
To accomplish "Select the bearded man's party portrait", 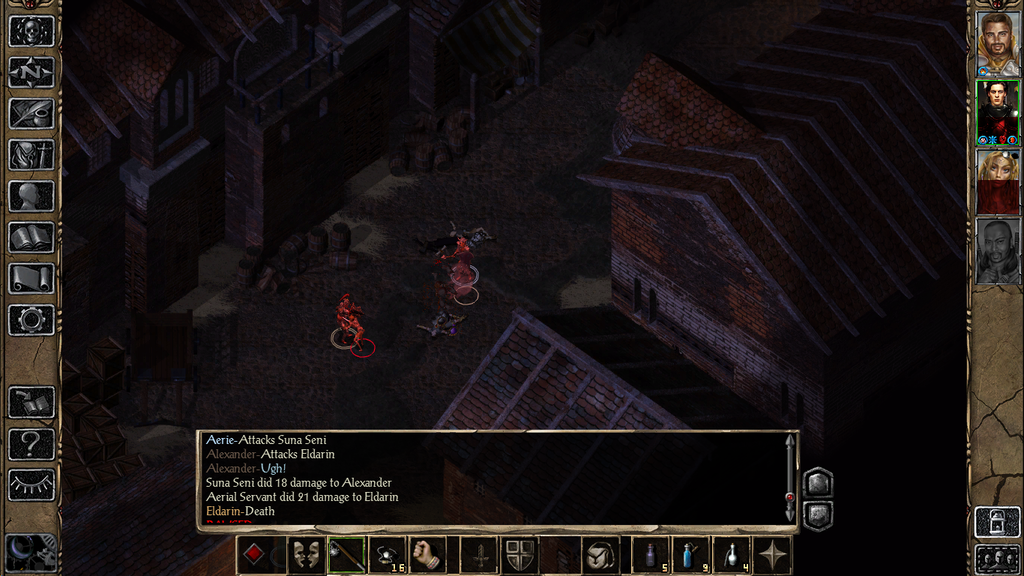I will tap(997, 43).
